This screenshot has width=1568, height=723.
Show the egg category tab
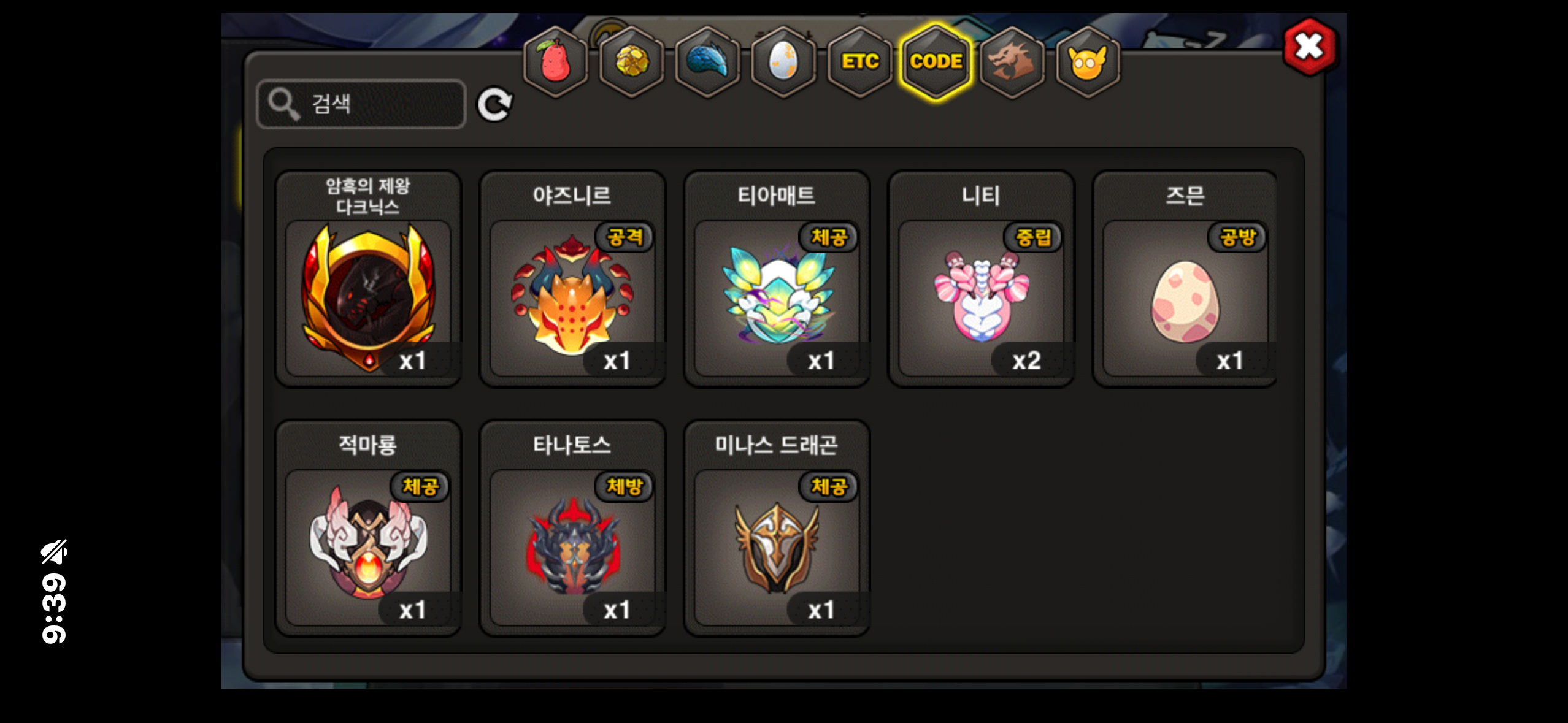(x=783, y=62)
